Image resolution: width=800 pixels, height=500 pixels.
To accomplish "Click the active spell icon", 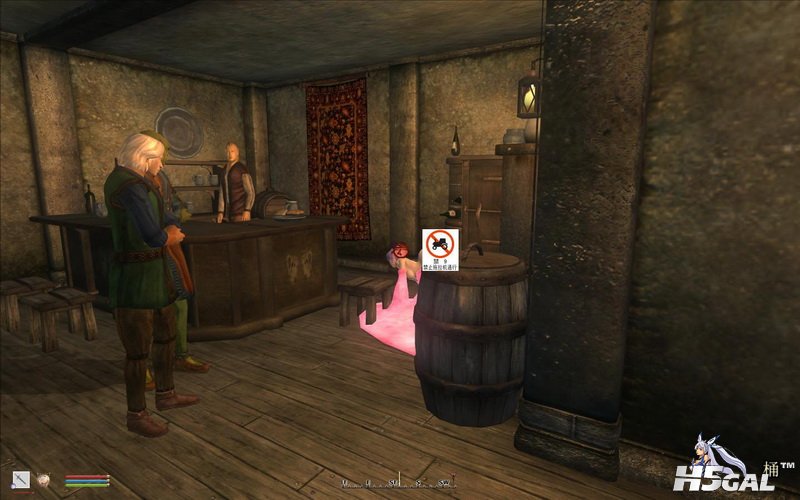I will pos(44,480).
